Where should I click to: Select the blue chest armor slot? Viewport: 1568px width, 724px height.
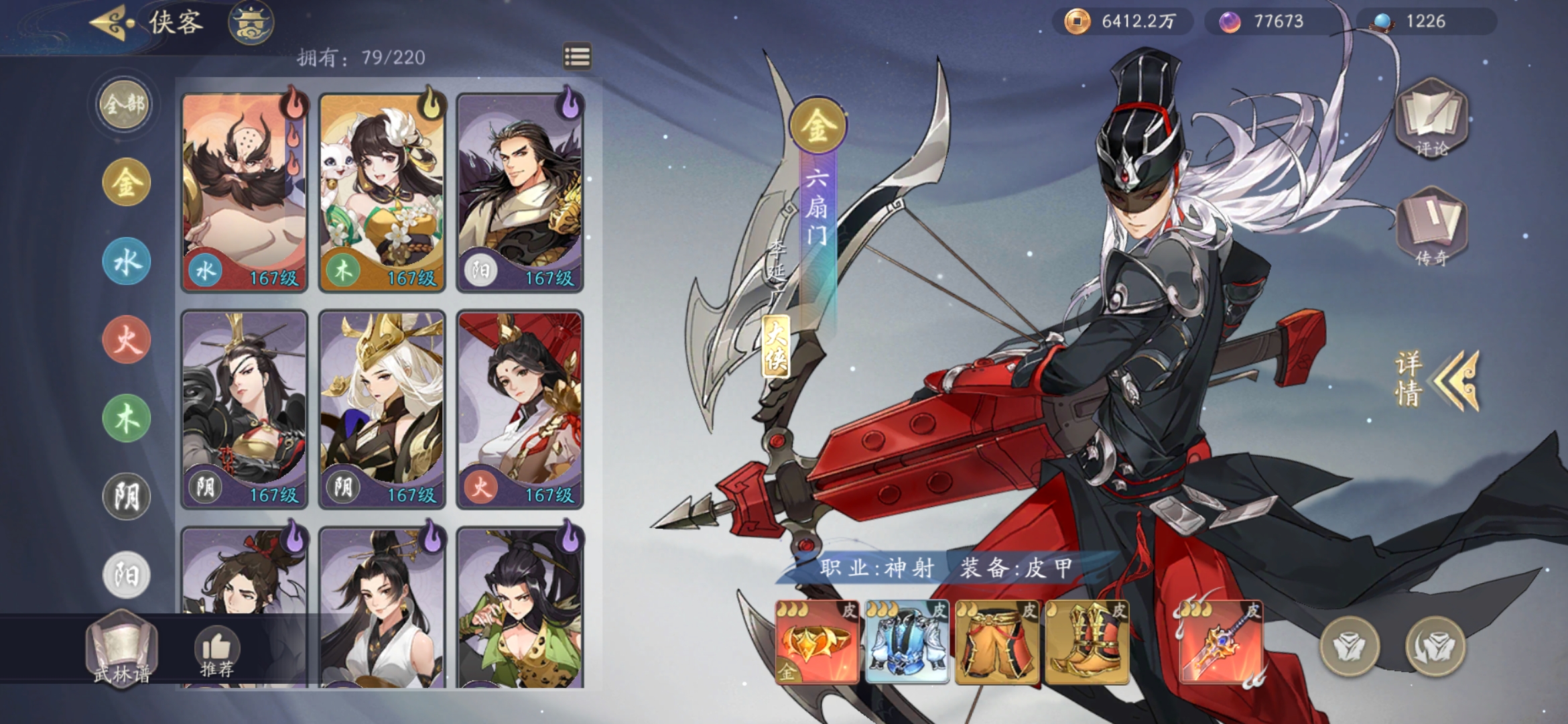(x=907, y=642)
